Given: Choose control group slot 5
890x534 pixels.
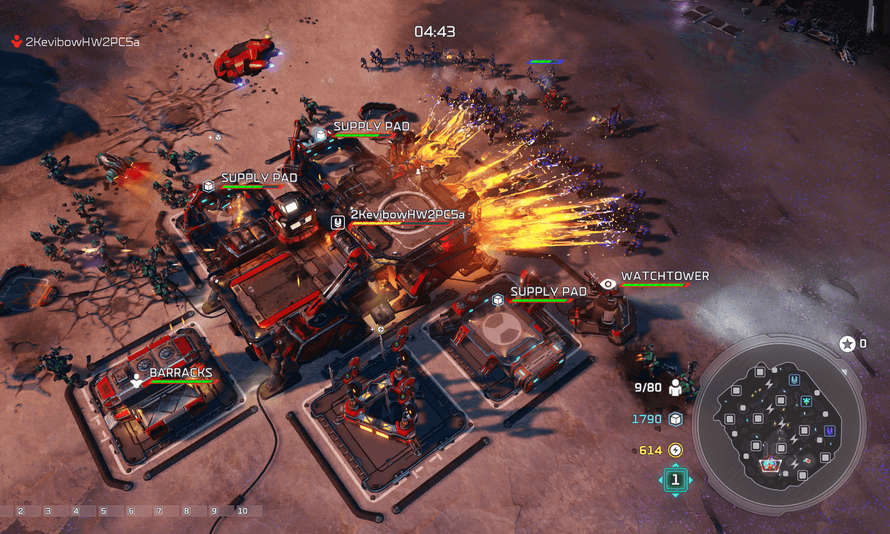Looking at the screenshot, I should coord(103,511).
